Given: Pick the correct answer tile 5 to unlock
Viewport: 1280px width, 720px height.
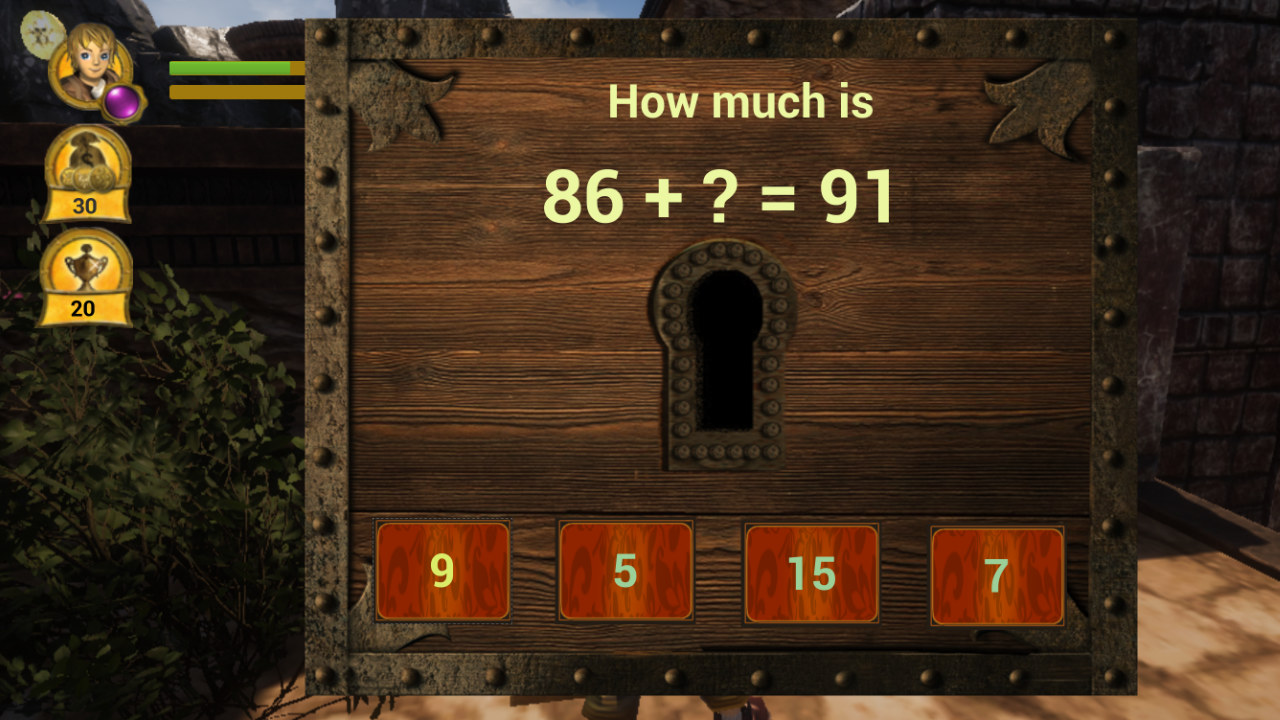Looking at the screenshot, I should [625, 570].
